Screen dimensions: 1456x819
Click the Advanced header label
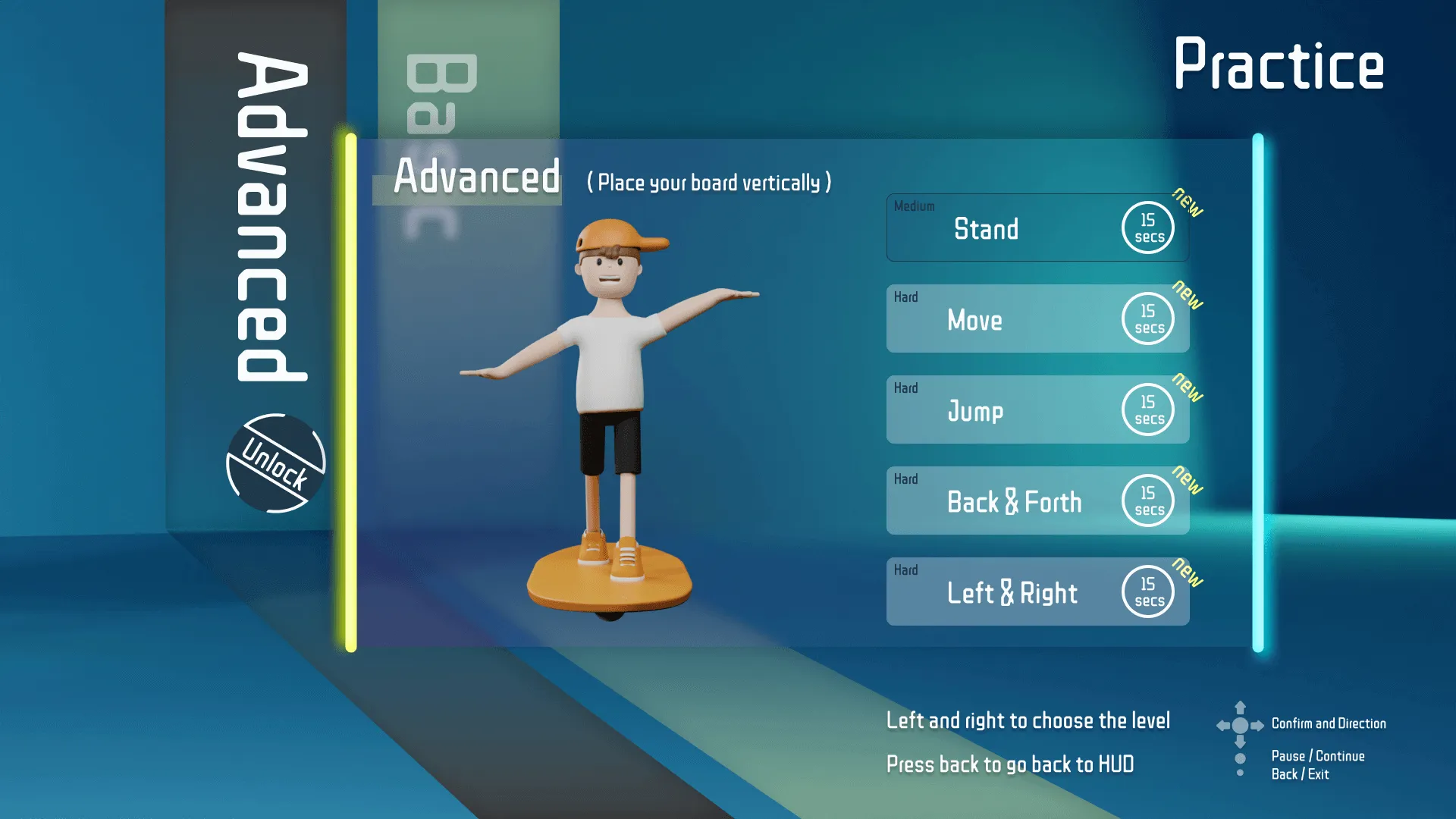[x=476, y=178]
